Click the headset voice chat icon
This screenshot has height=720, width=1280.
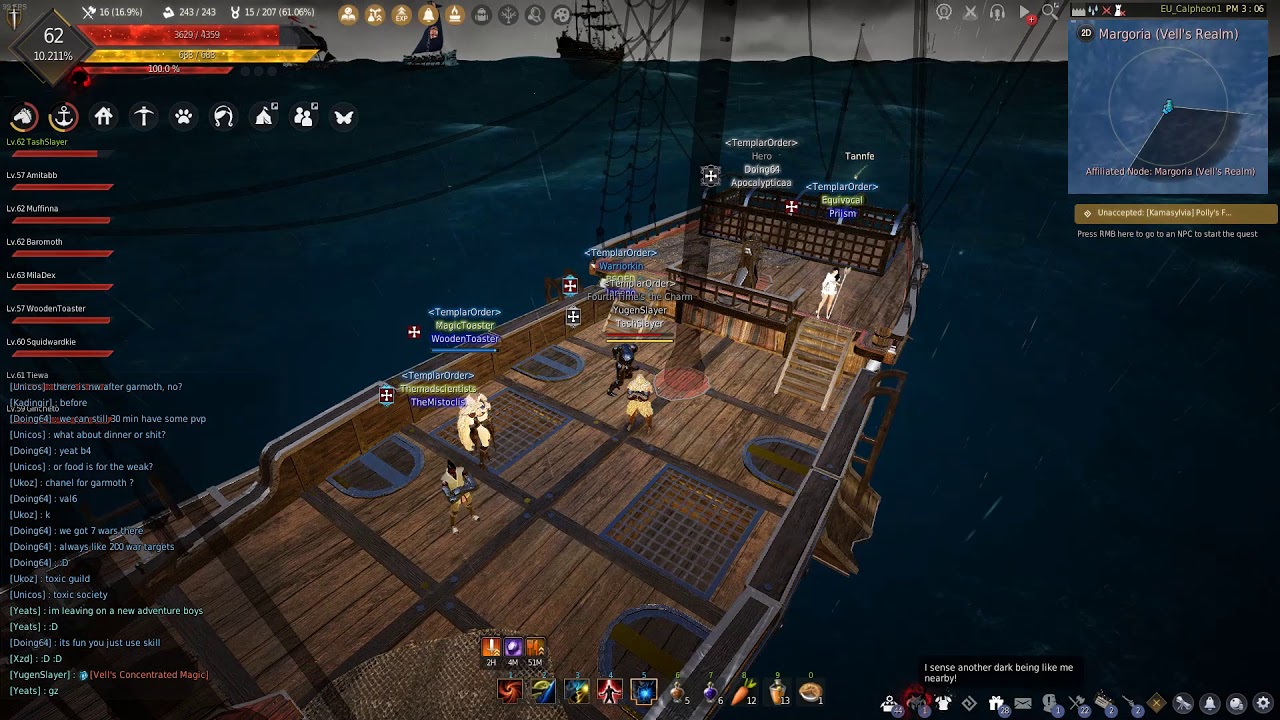[x=997, y=12]
